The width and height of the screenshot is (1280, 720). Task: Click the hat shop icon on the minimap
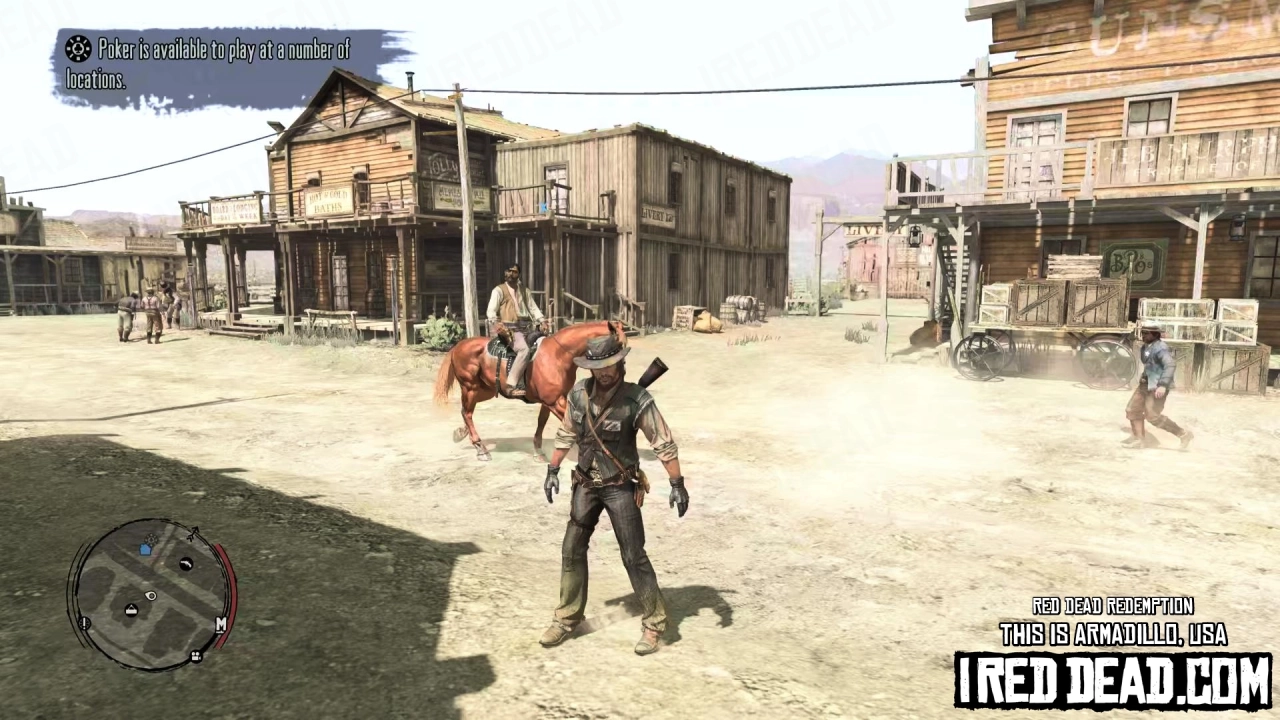point(131,610)
